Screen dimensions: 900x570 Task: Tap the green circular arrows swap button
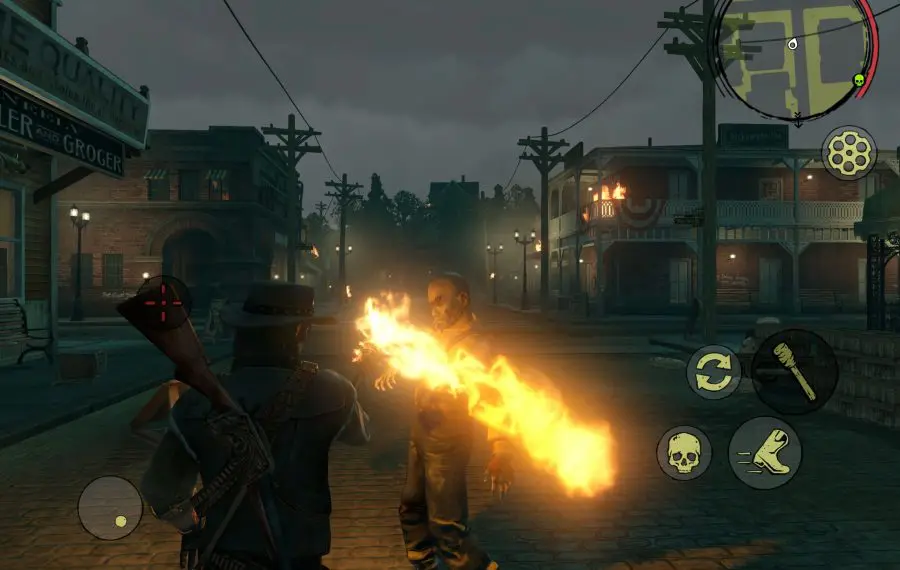(714, 372)
